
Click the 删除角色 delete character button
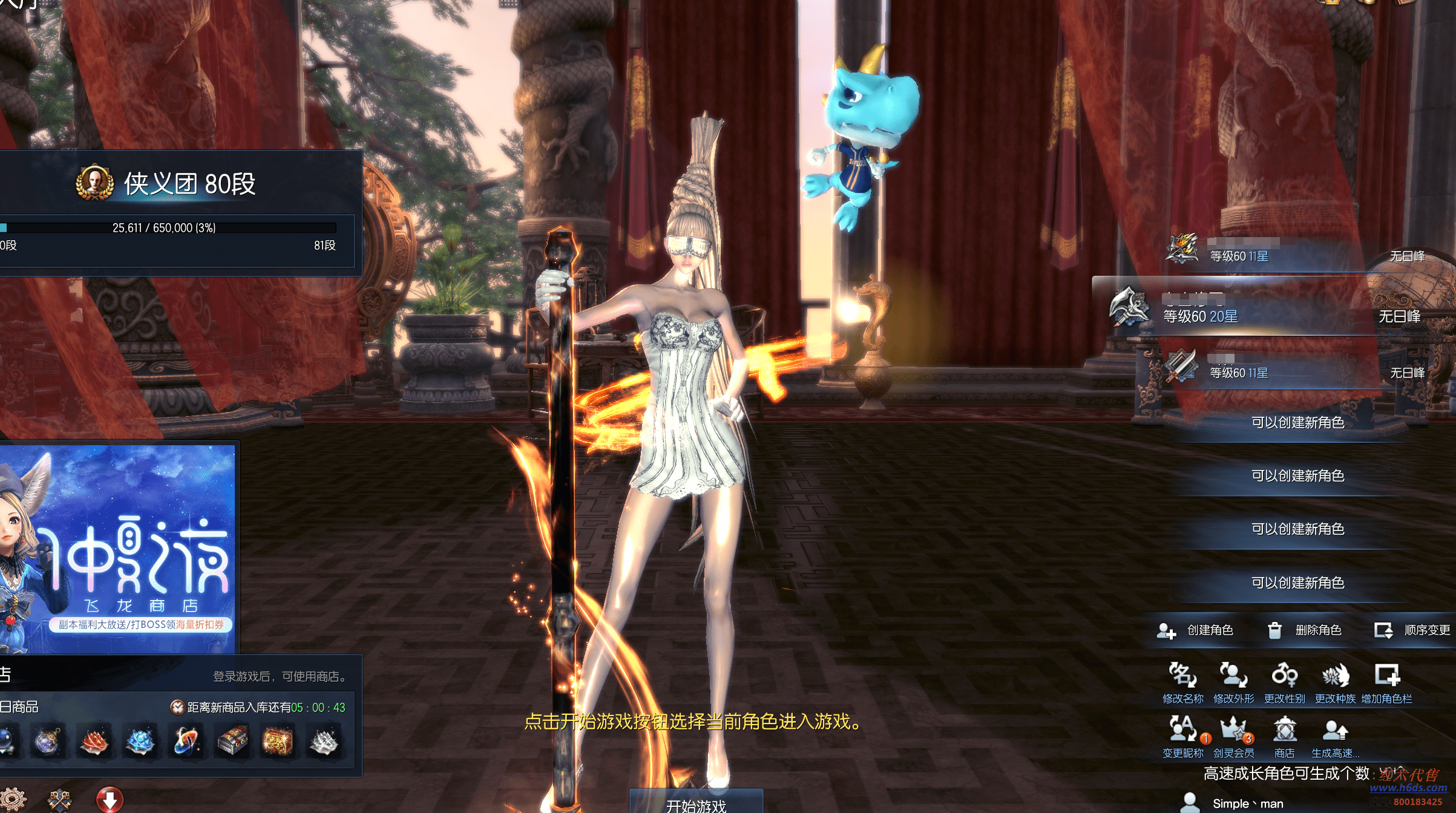click(1305, 630)
